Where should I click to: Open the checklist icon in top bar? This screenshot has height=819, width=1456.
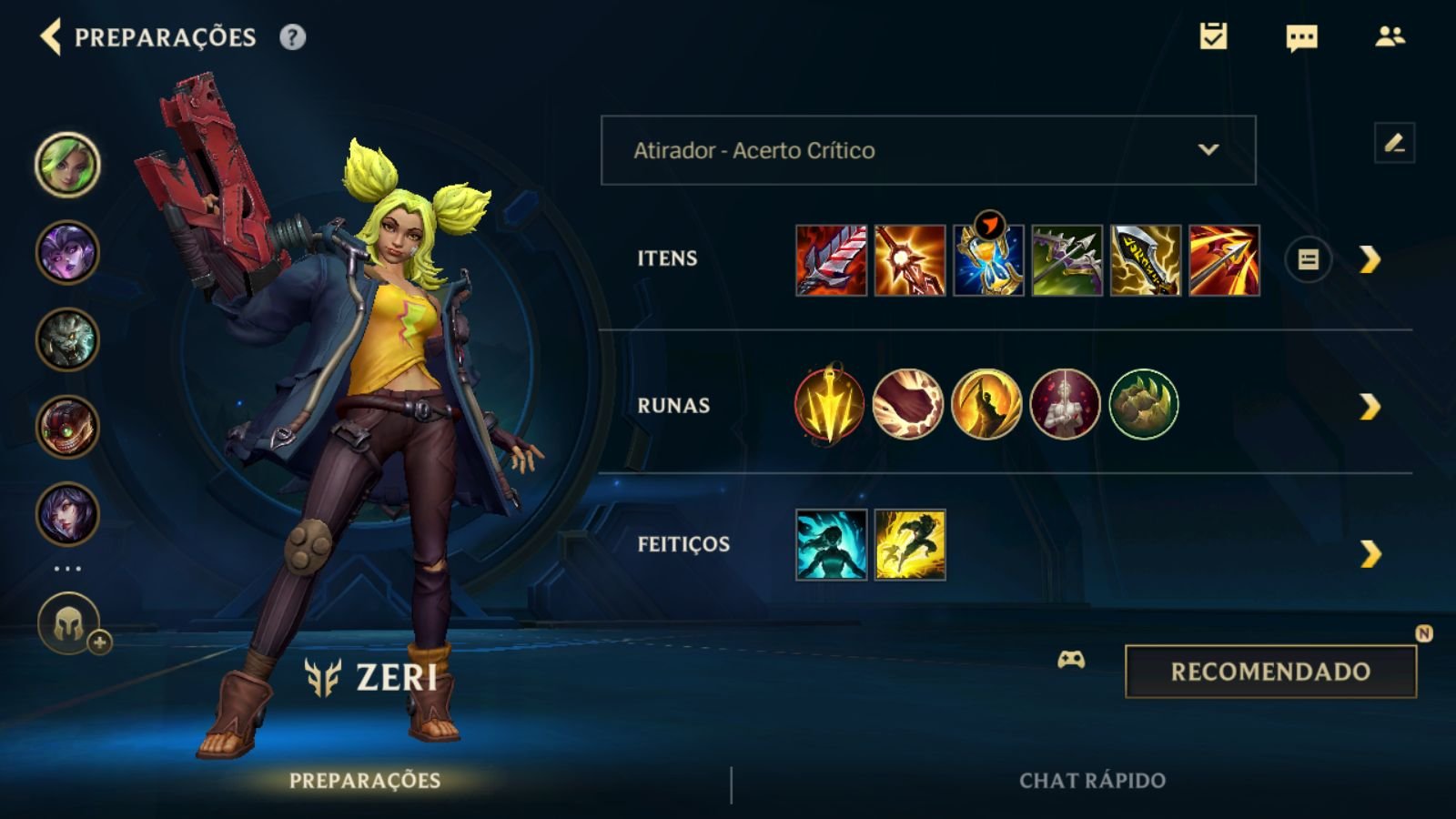point(1213,36)
